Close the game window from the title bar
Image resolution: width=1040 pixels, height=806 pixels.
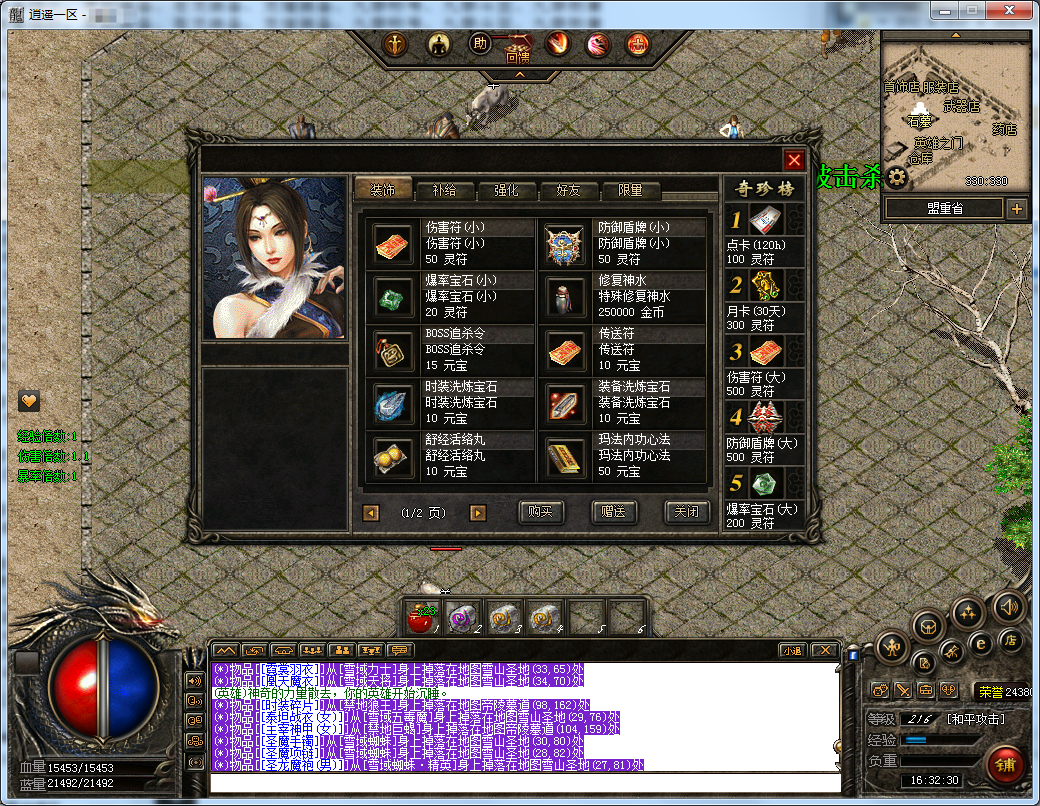1010,10
